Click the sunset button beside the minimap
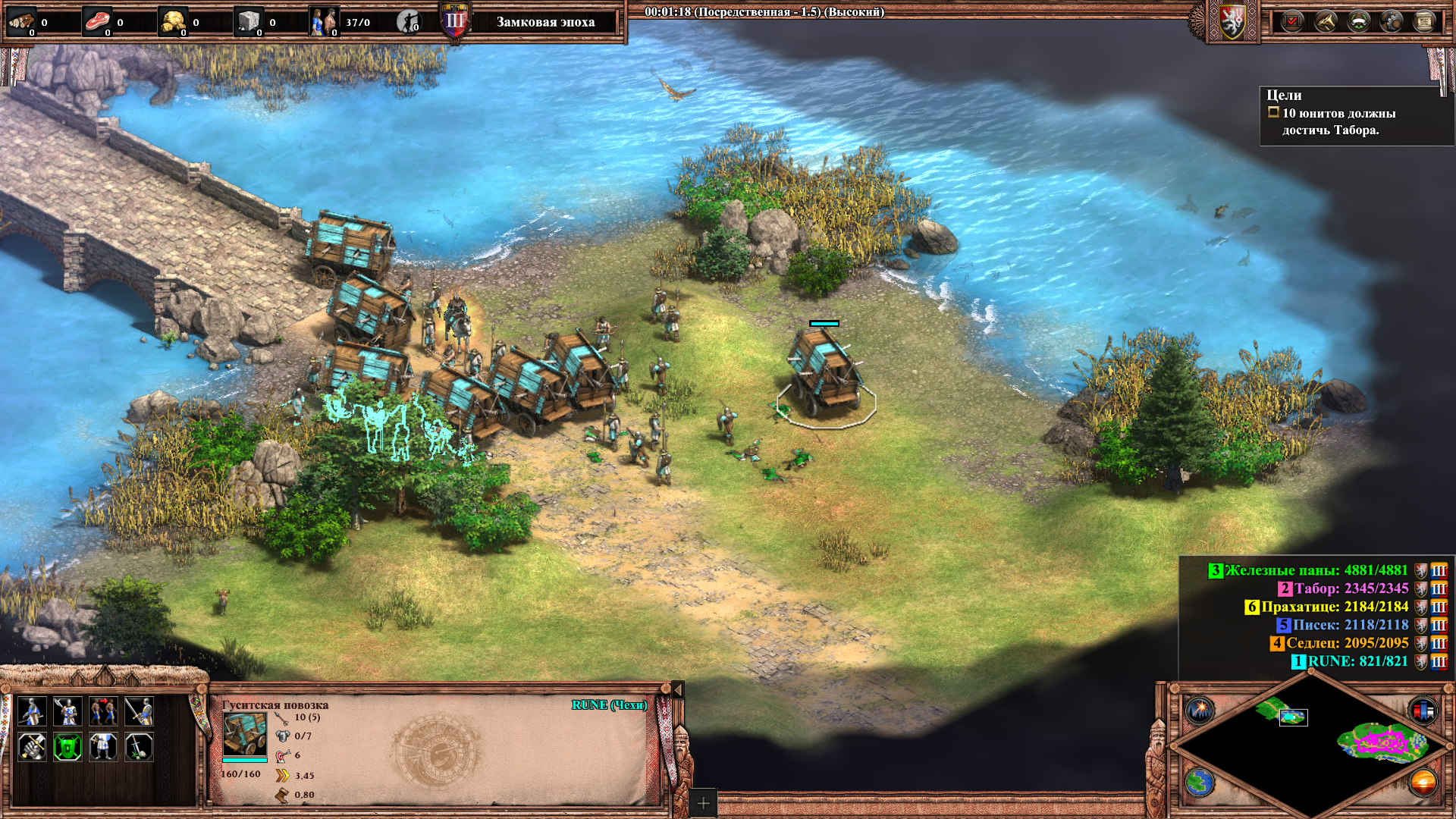 coord(1423,782)
